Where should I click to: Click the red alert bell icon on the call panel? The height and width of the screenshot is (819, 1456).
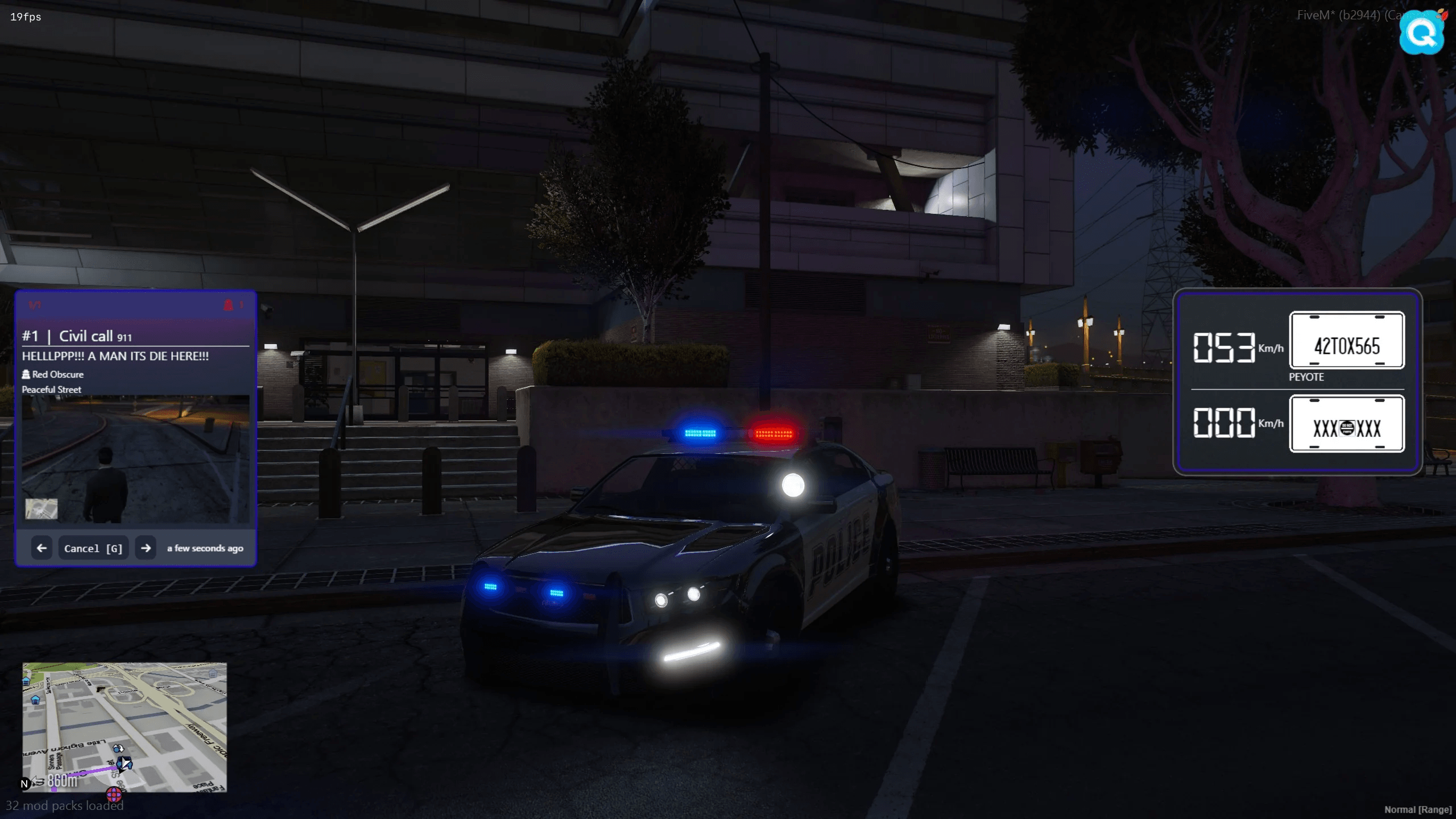[x=230, y=304]
